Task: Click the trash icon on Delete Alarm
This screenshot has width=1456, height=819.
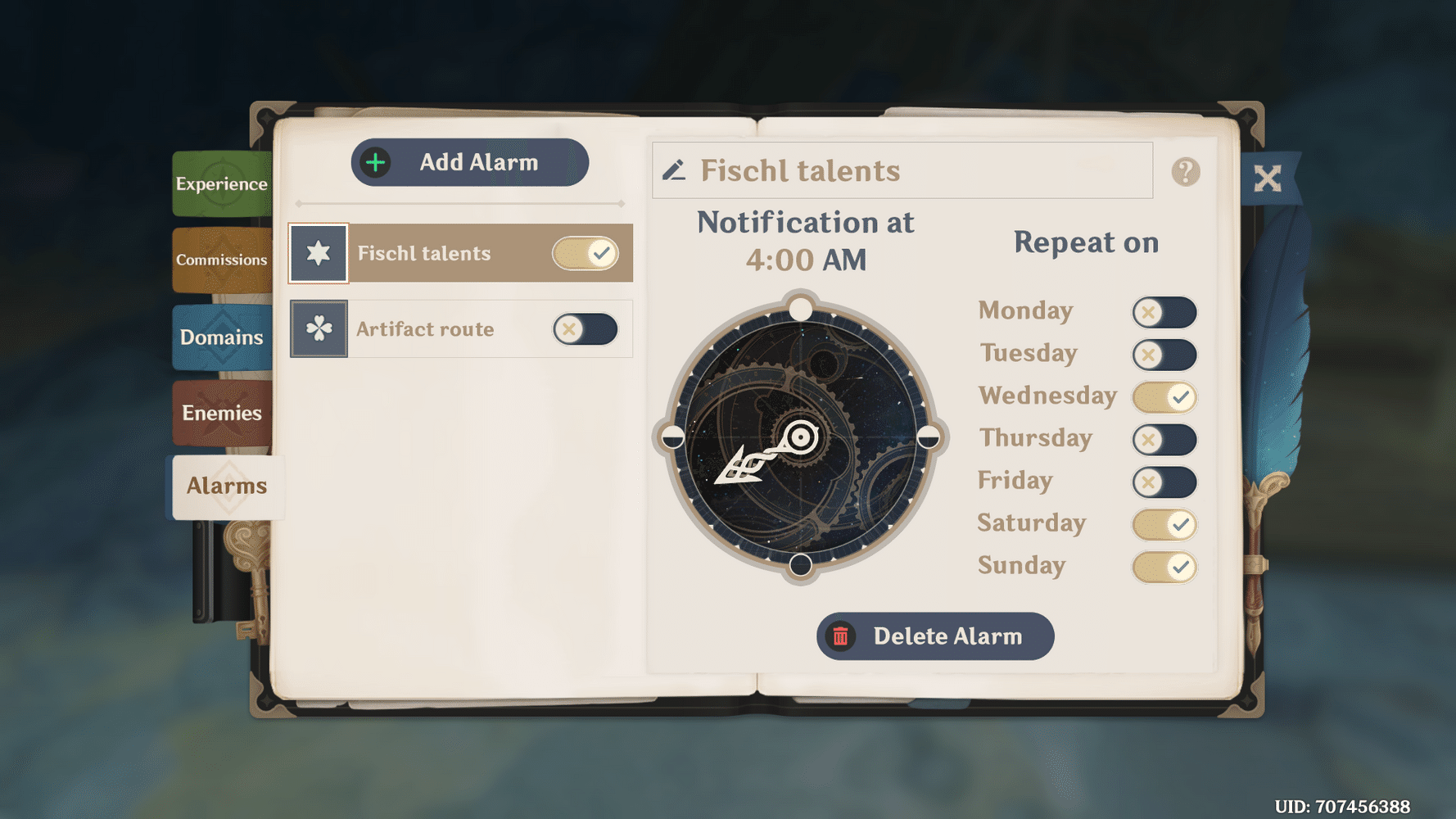Action: tap(841, 636)
